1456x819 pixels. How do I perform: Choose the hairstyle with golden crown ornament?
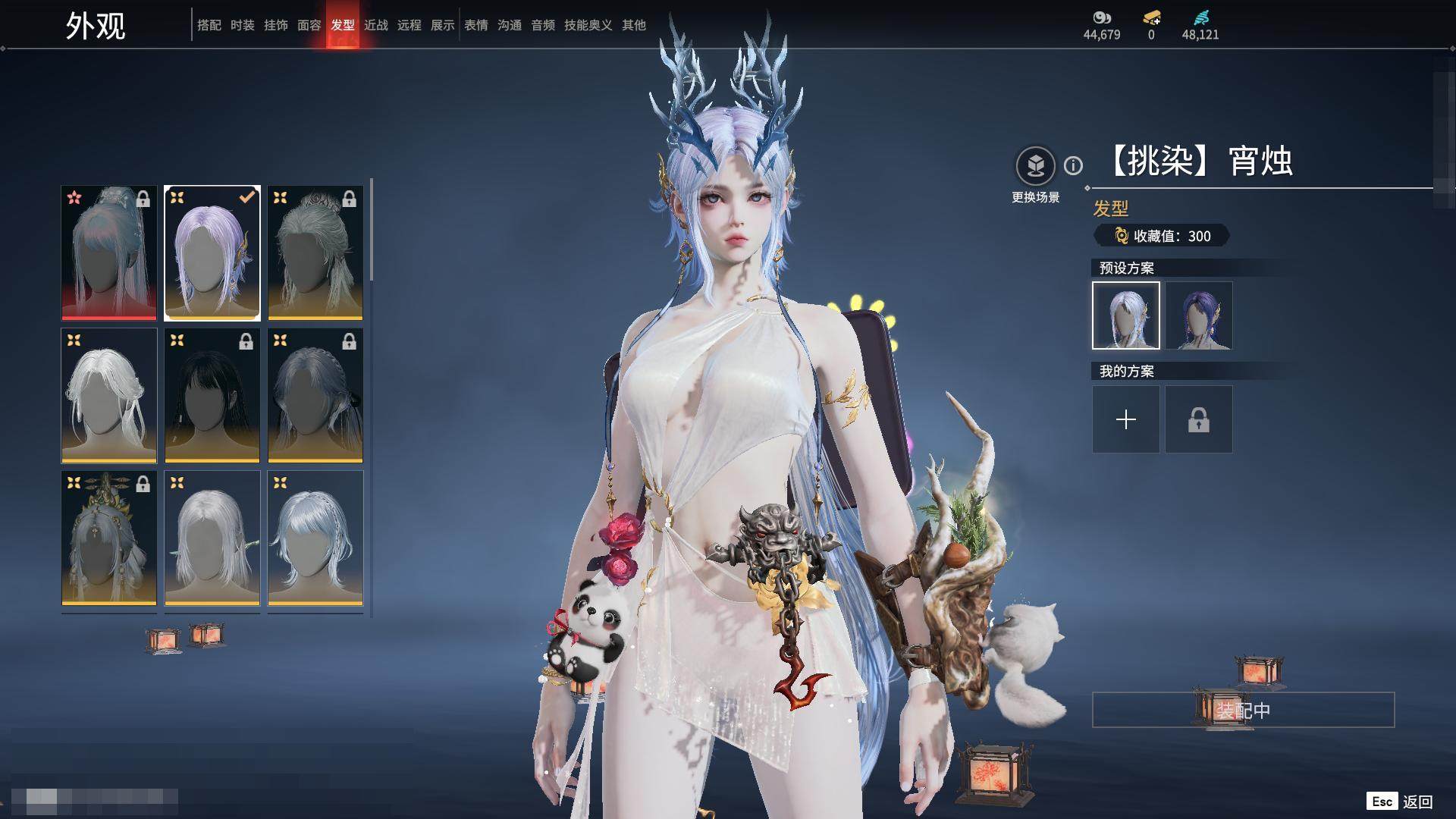coord(109,538)
